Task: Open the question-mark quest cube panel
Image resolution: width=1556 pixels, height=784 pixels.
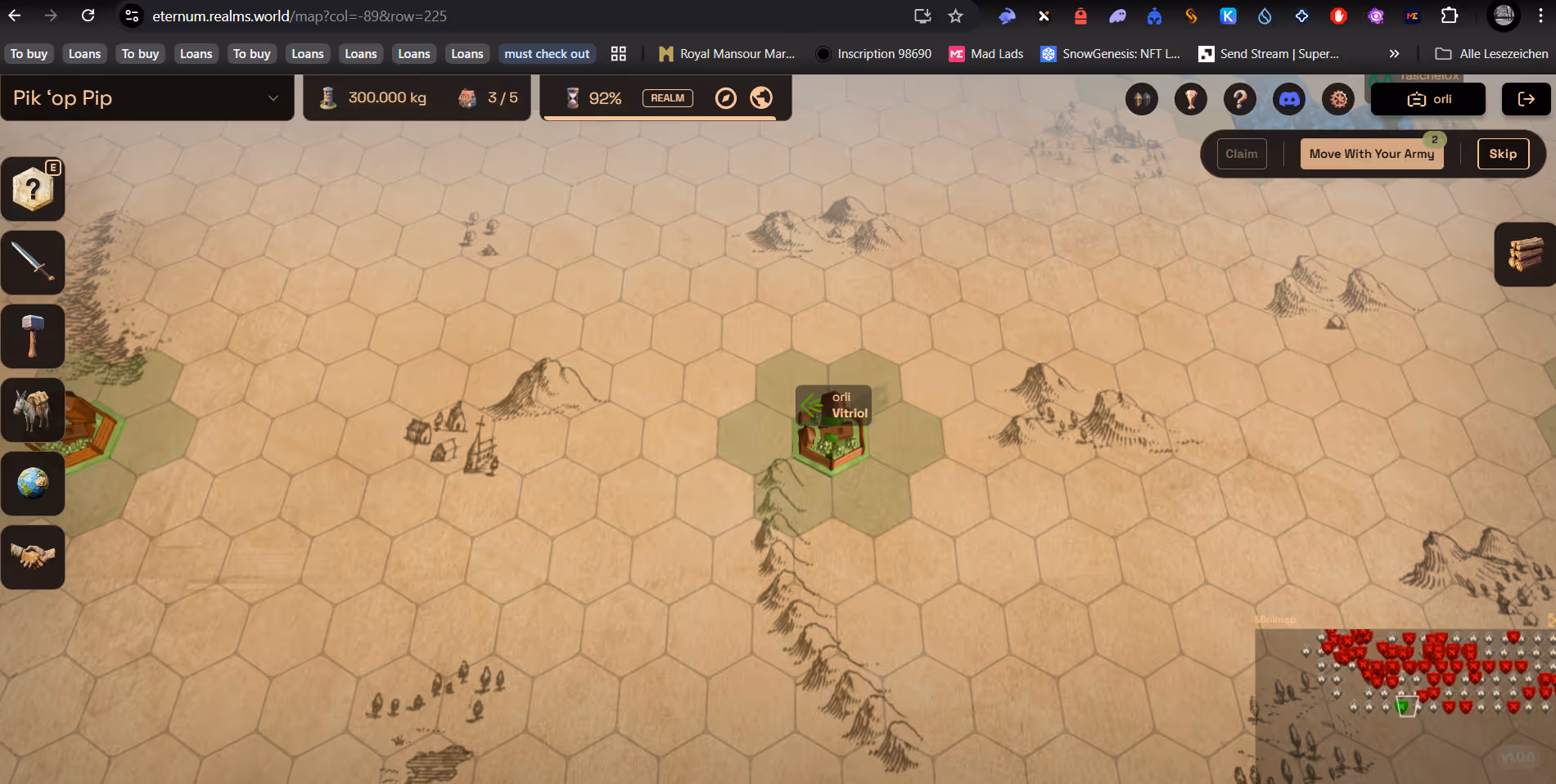Action: (33, 189)
